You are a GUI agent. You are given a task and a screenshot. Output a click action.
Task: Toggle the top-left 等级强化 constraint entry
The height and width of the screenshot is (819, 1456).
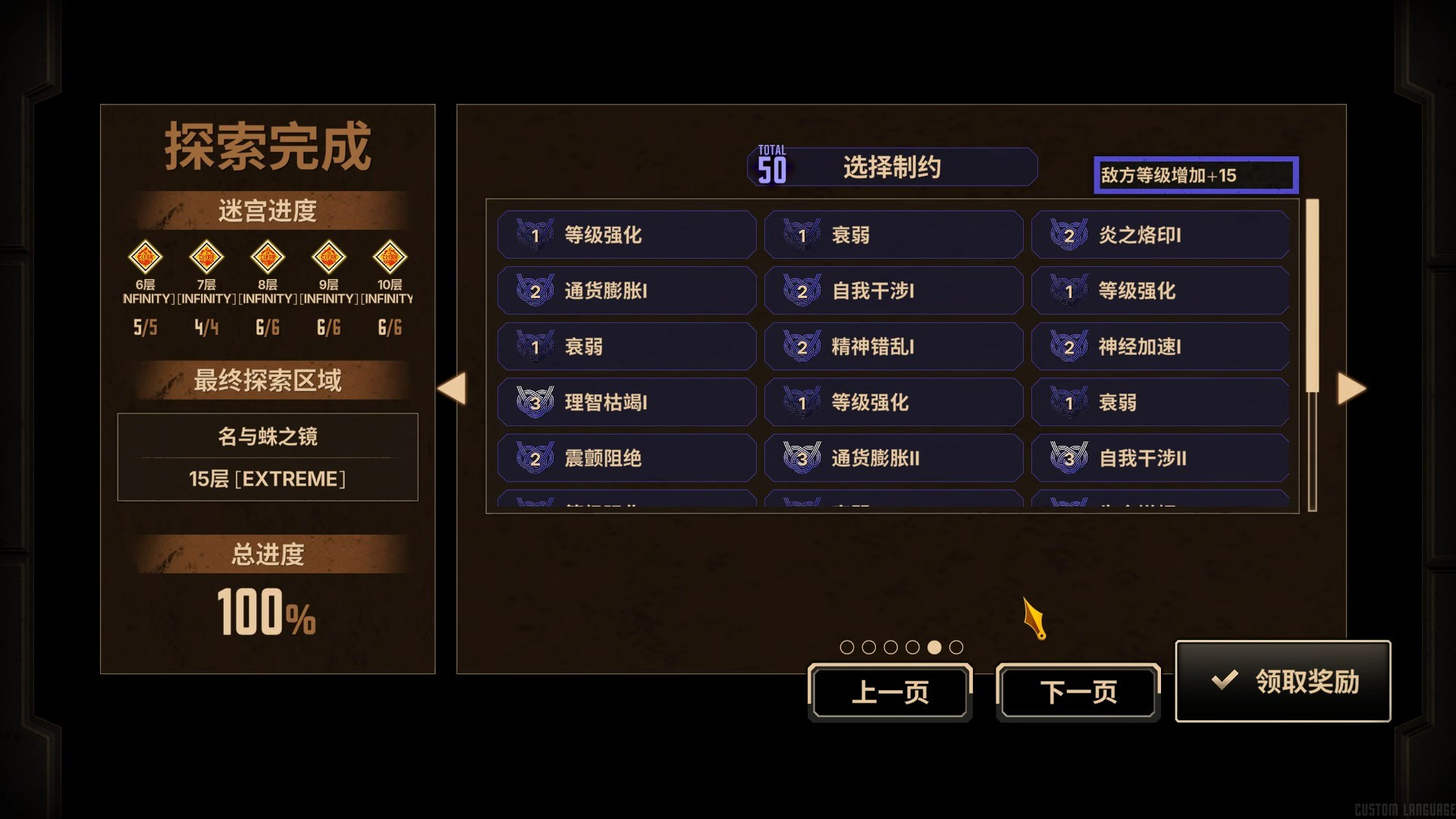point(626,234)
